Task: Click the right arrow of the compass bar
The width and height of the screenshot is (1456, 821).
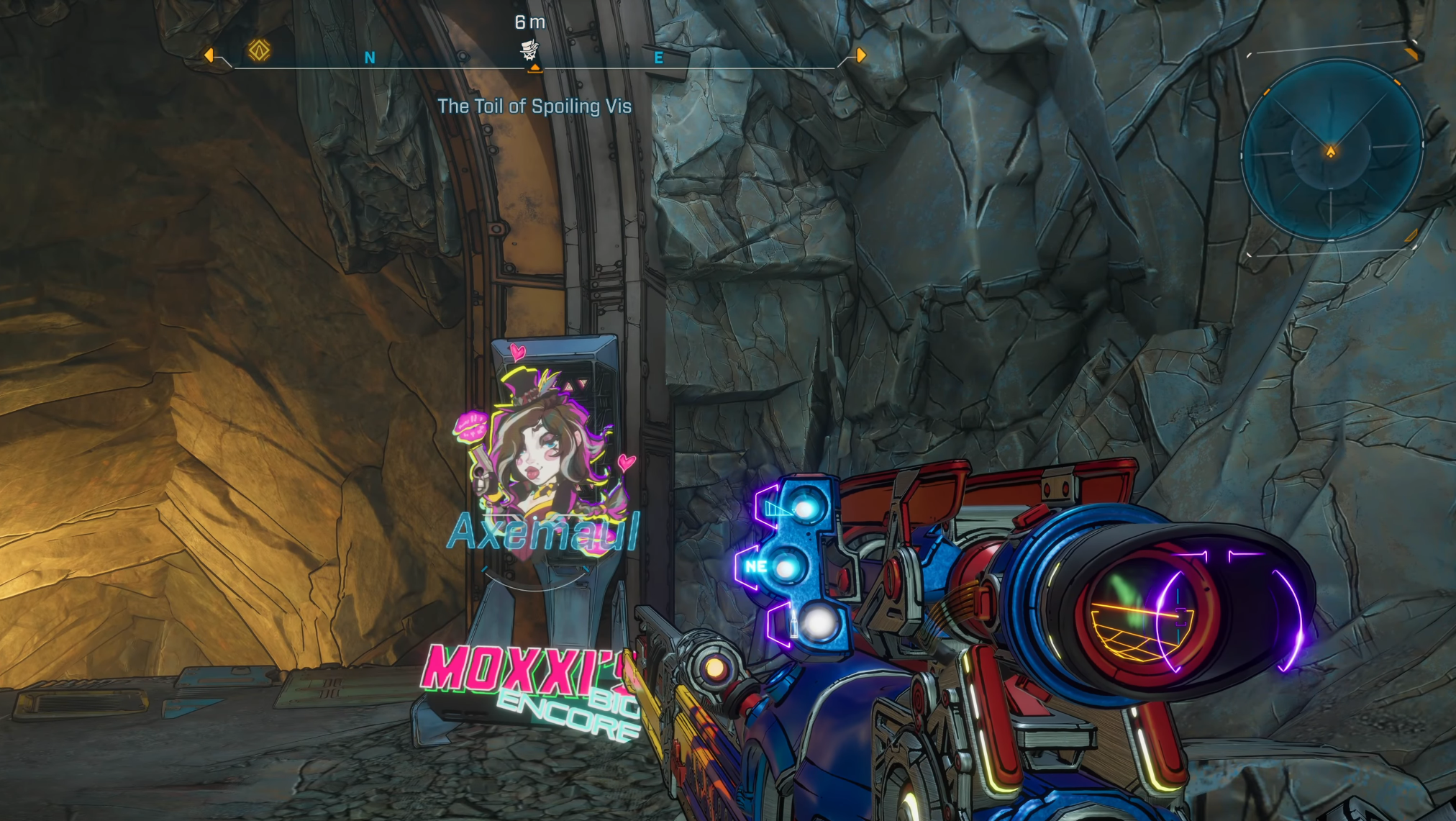Action: click(x=860, y=55)
